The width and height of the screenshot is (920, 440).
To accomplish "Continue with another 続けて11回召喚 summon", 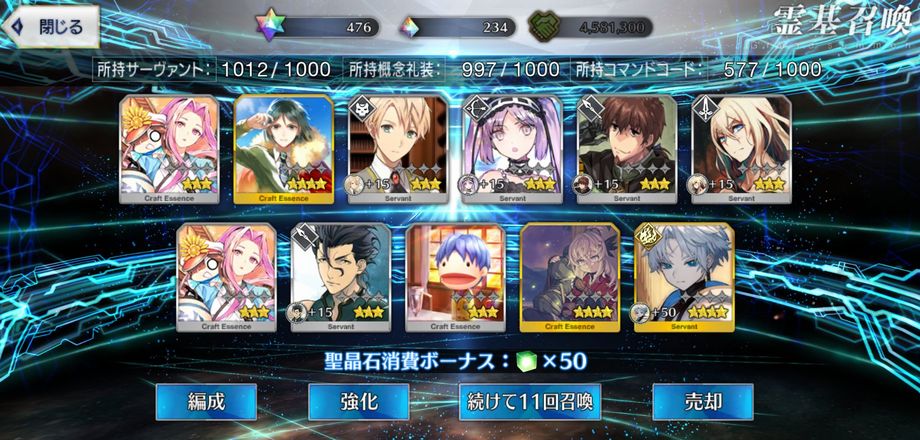I will pos(530,402).
